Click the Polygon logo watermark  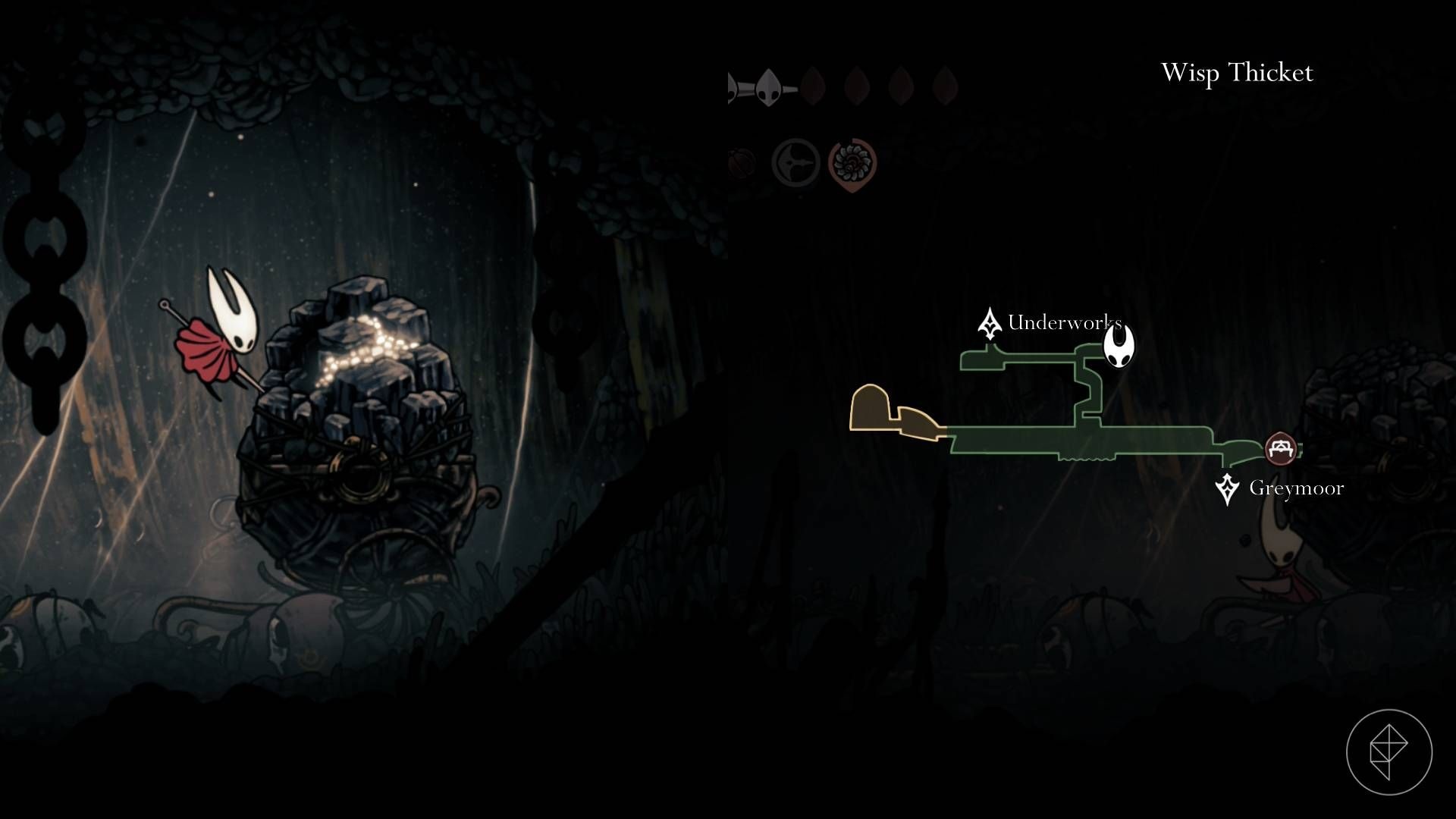1389,752
